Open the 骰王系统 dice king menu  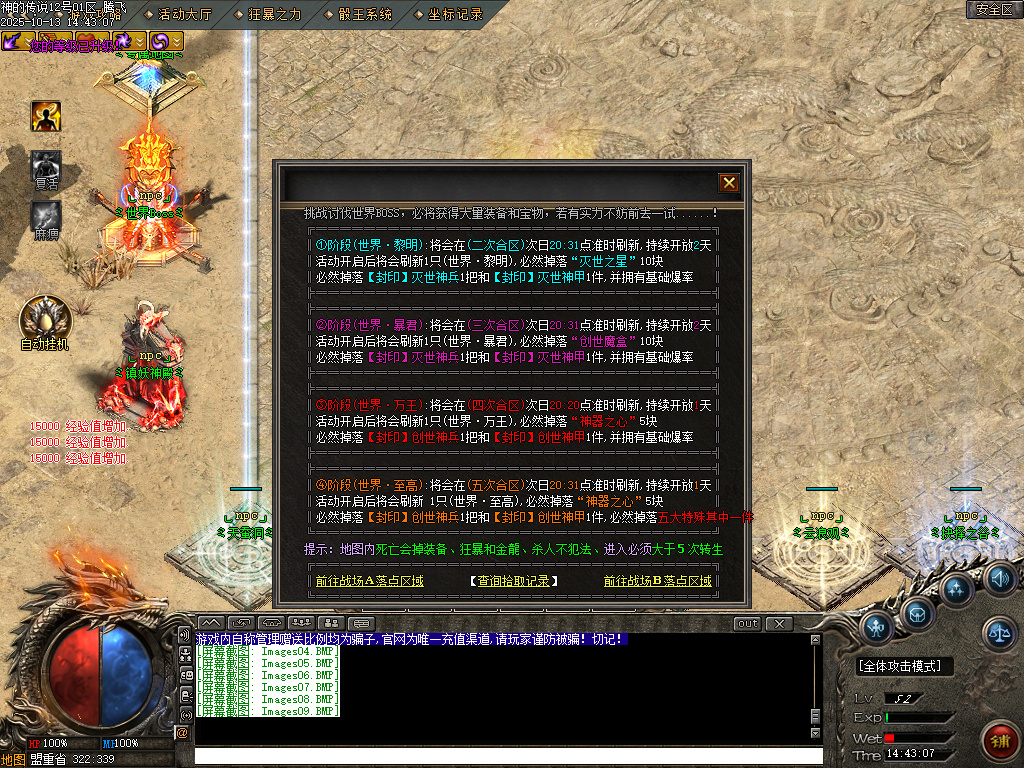(x=364, y=14)
